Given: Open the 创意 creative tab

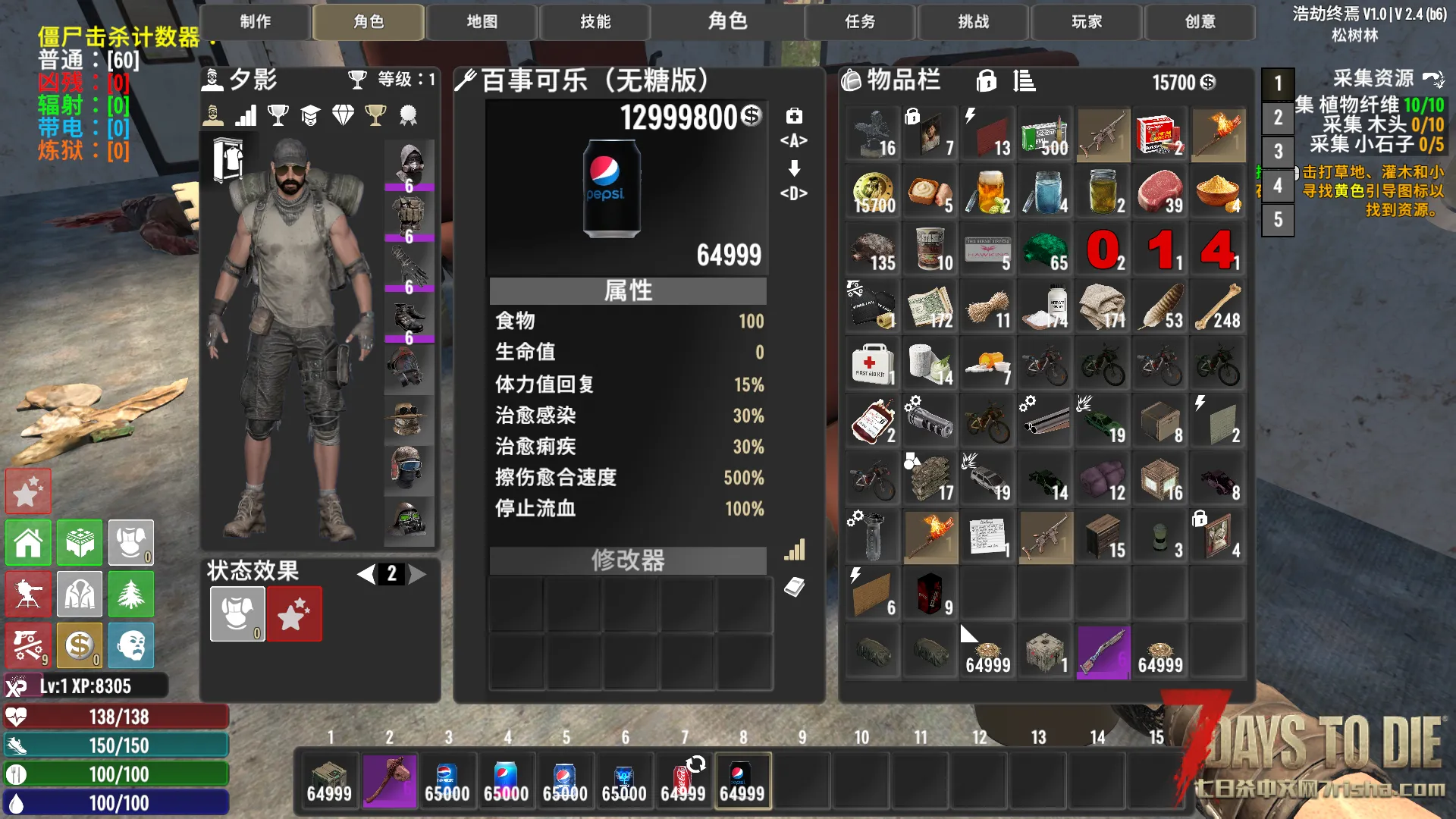Looking at the screenshot, I should tap(1200, 22).
